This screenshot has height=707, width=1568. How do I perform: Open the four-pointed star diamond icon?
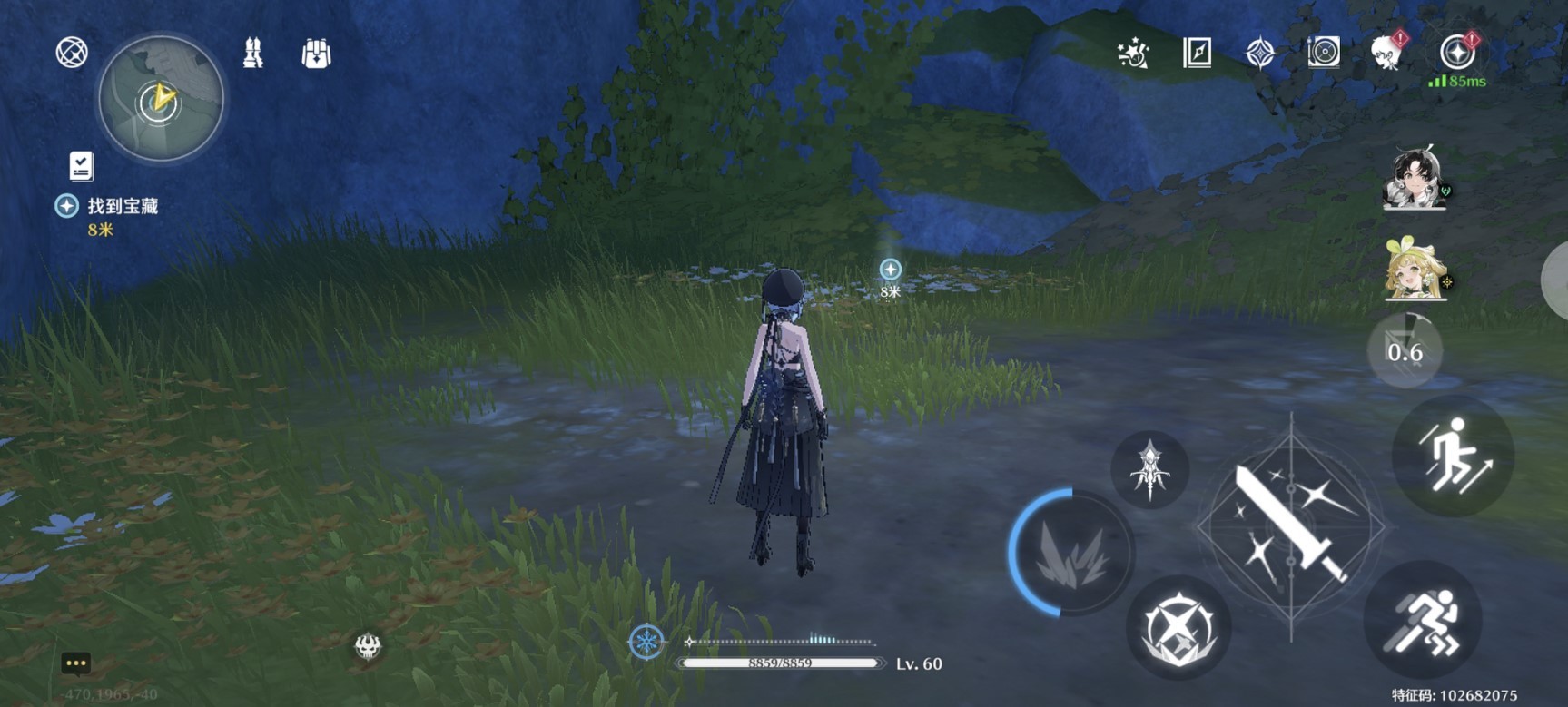pyautogui.click(x=1259, y=54)
